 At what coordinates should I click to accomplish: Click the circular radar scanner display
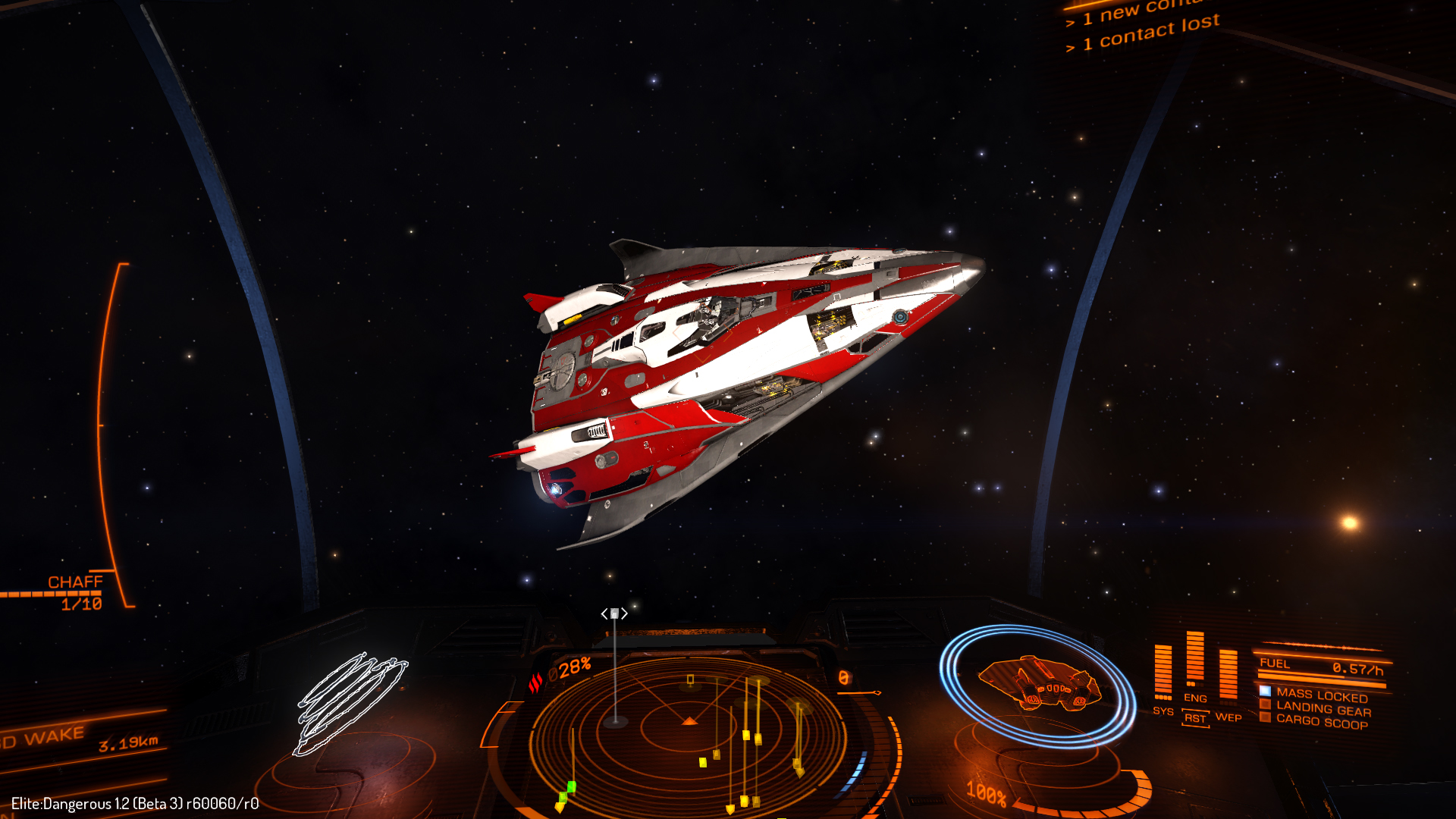[x=689, y=728]
